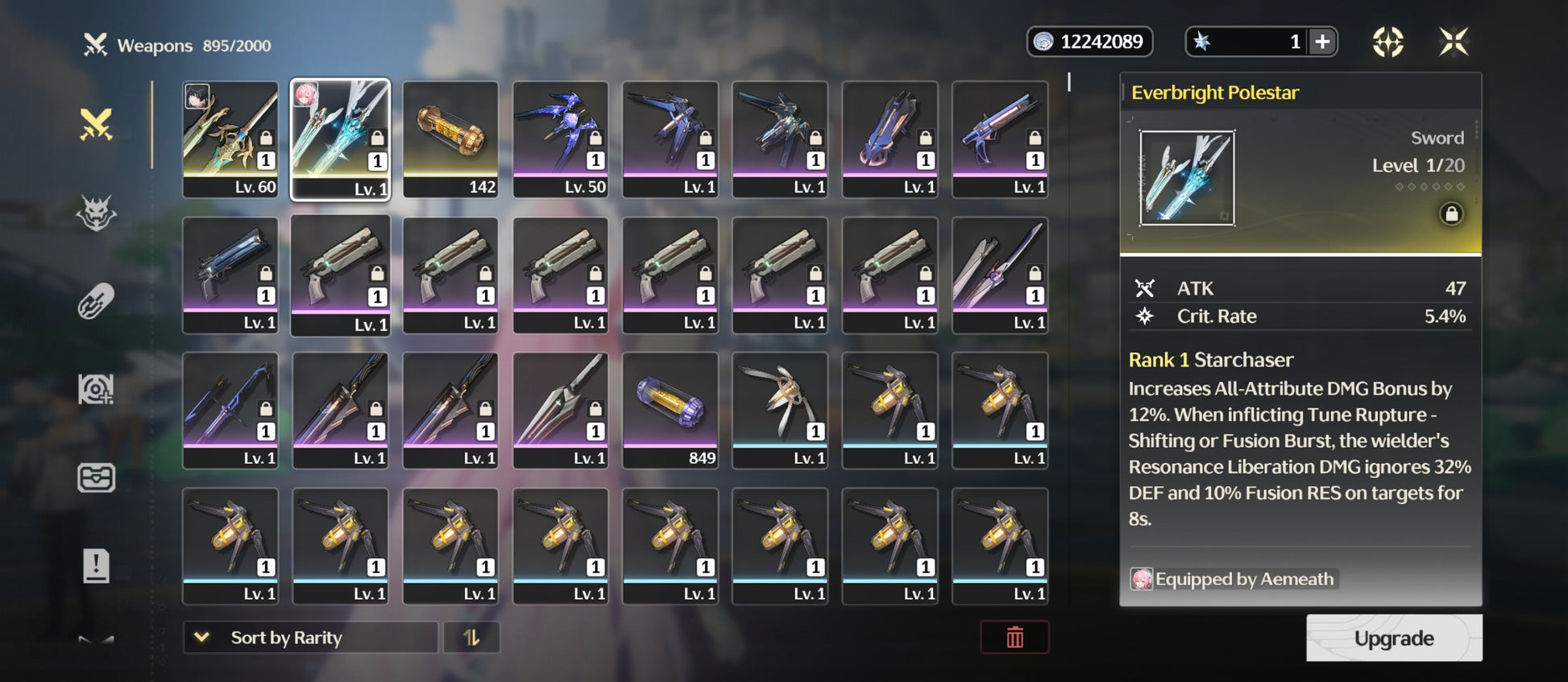Open the exclamation mark quest items tab

pyautogui.click(x=96, y=565)
